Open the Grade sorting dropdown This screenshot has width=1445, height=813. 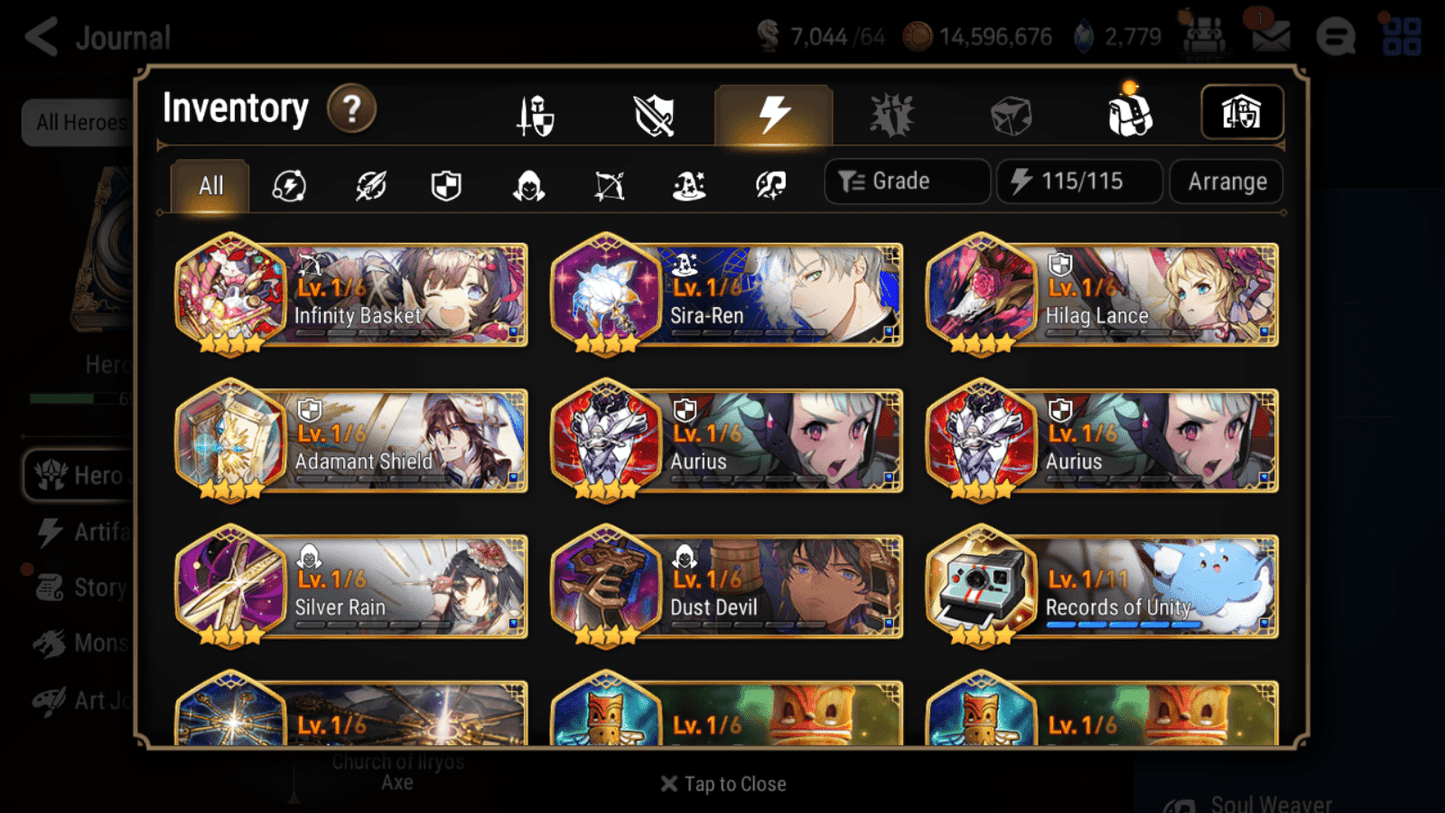(x=906, y=181)
